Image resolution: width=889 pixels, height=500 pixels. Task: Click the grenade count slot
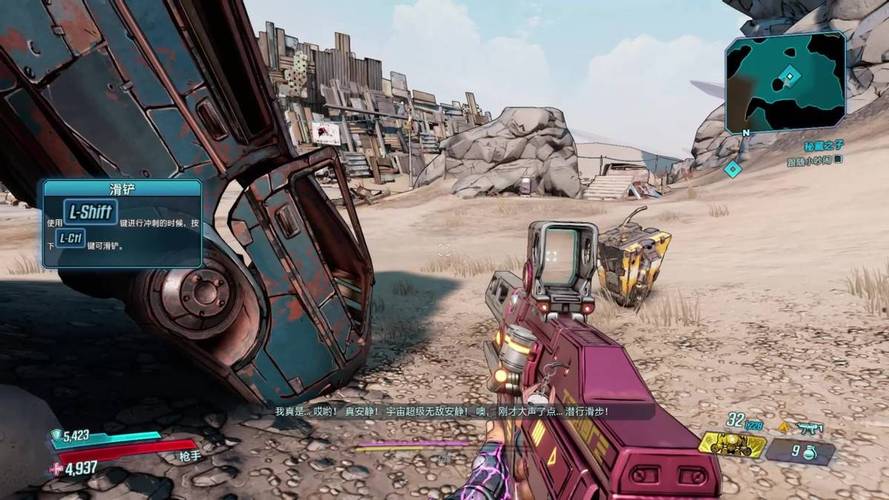coord(799,451)
